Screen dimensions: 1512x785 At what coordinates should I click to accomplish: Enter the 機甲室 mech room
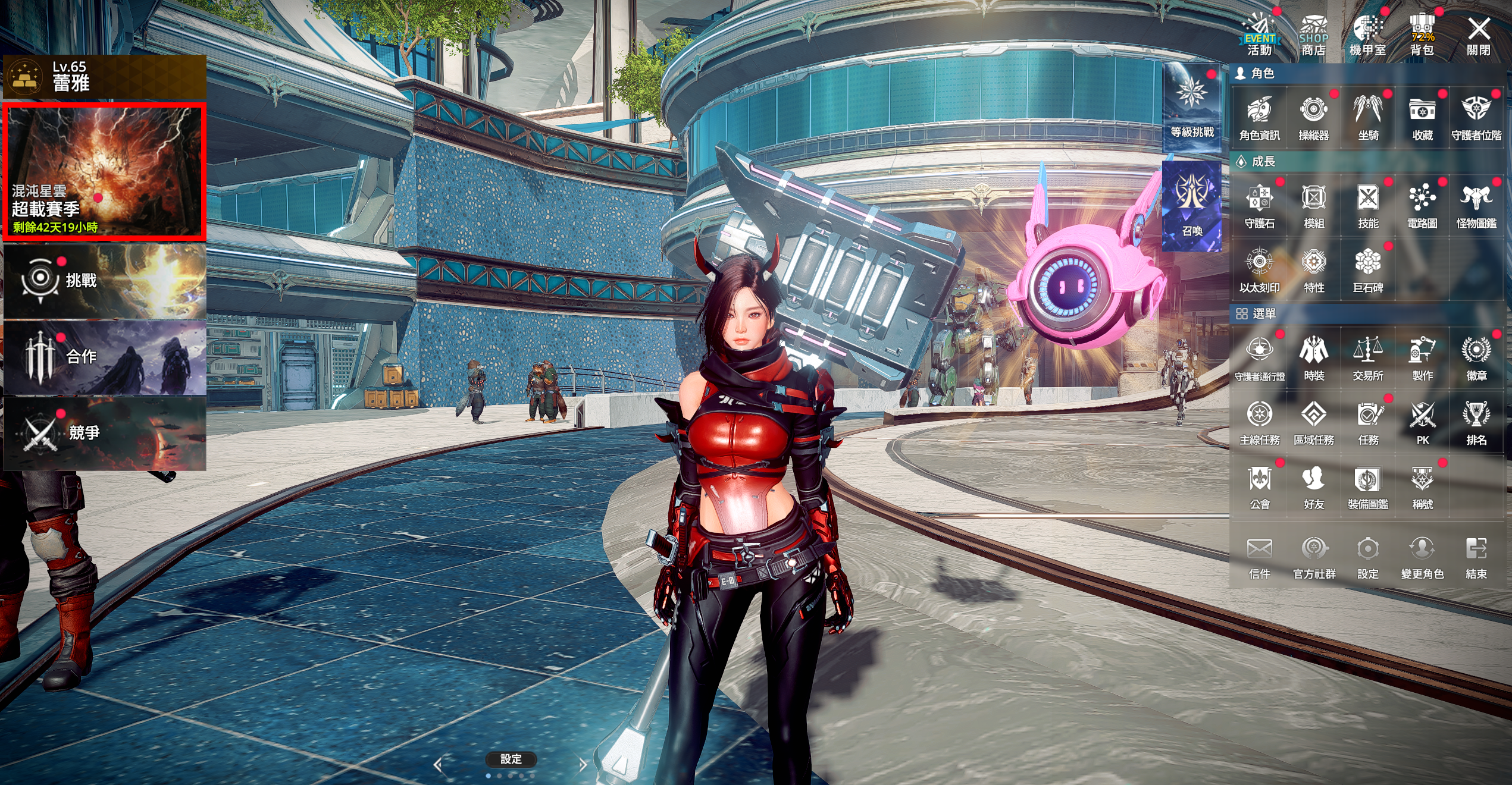[1367, 36]
